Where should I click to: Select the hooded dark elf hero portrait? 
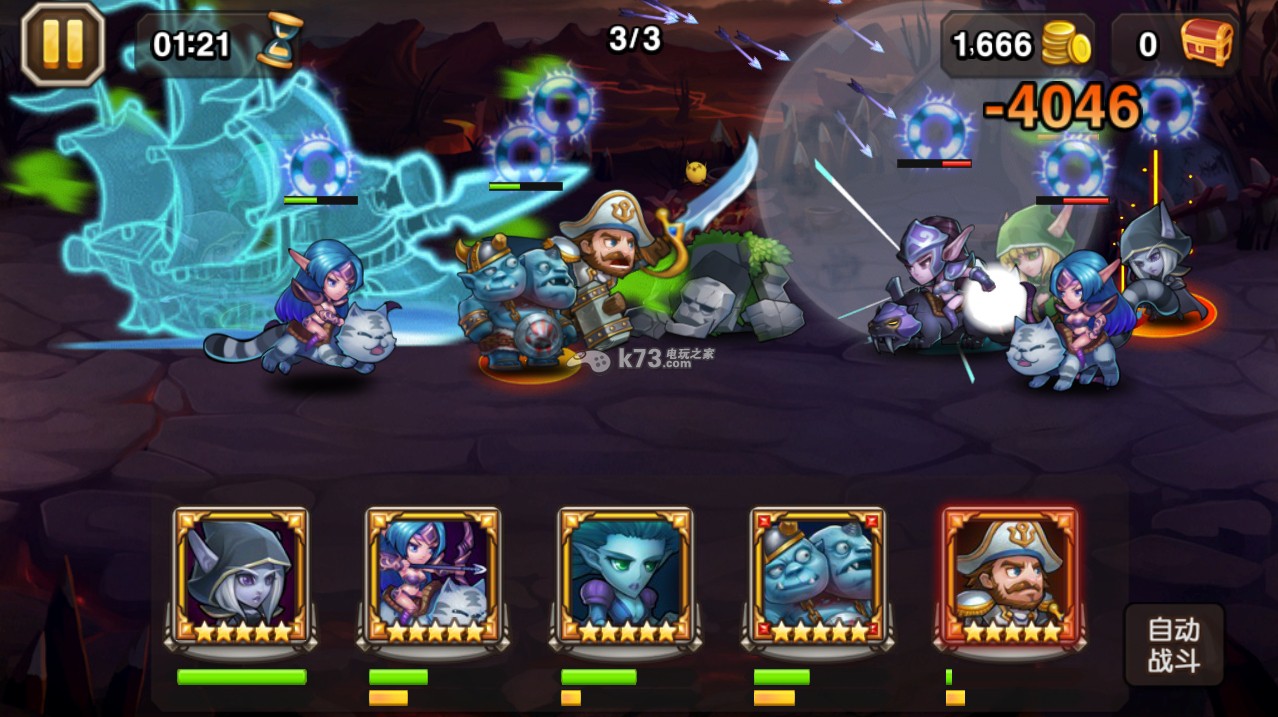click(241, 577)
